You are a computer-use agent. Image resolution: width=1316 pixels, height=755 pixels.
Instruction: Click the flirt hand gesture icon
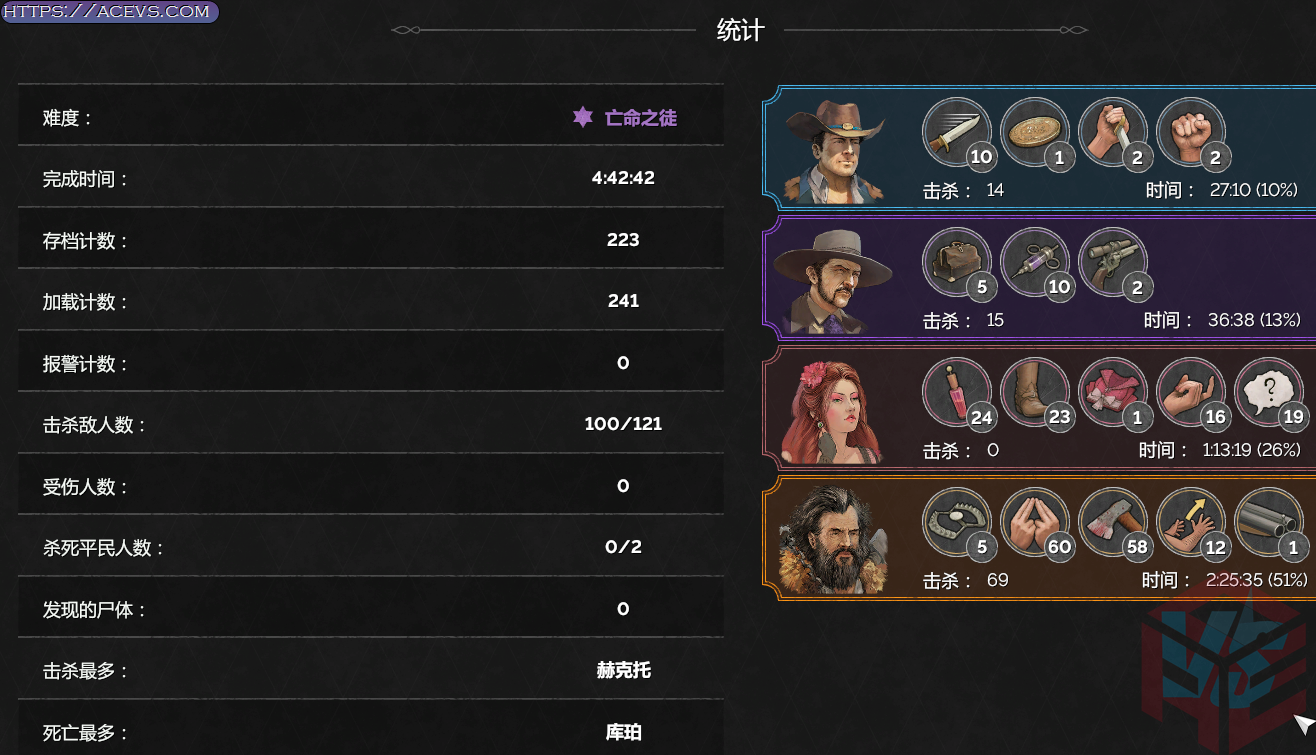tap(1190, 391)
